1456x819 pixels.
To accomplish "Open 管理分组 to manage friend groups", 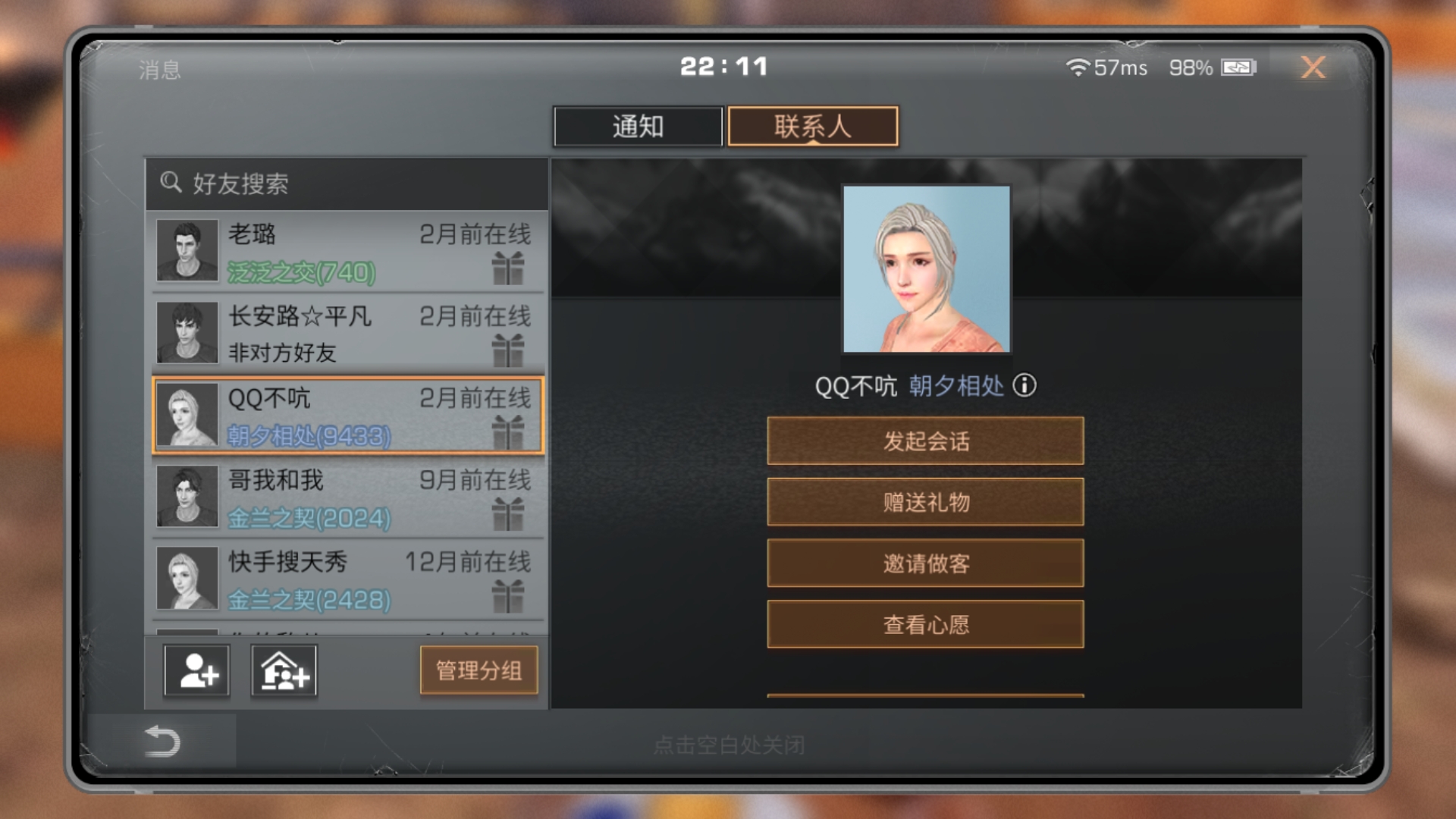I will [x=479, y=670].
